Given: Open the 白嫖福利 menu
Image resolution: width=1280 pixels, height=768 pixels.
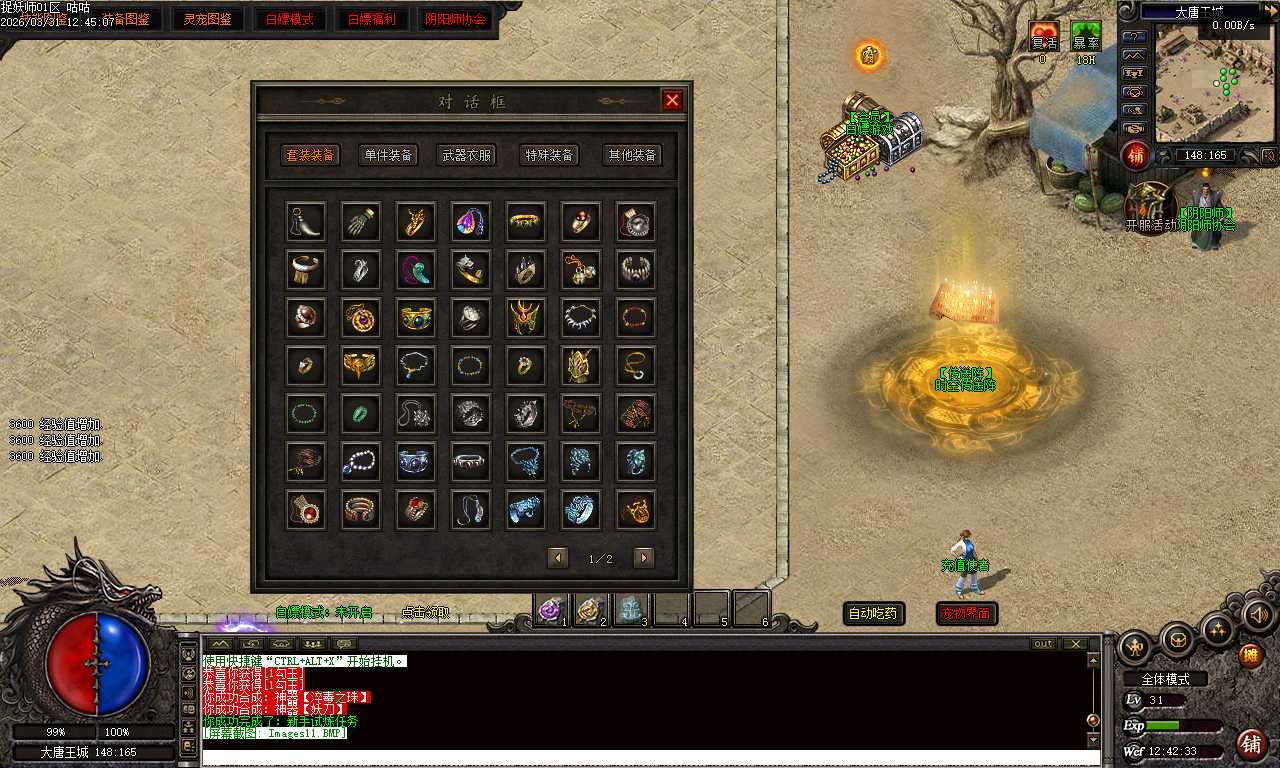Looking at the screenshot, I should 371,19.
